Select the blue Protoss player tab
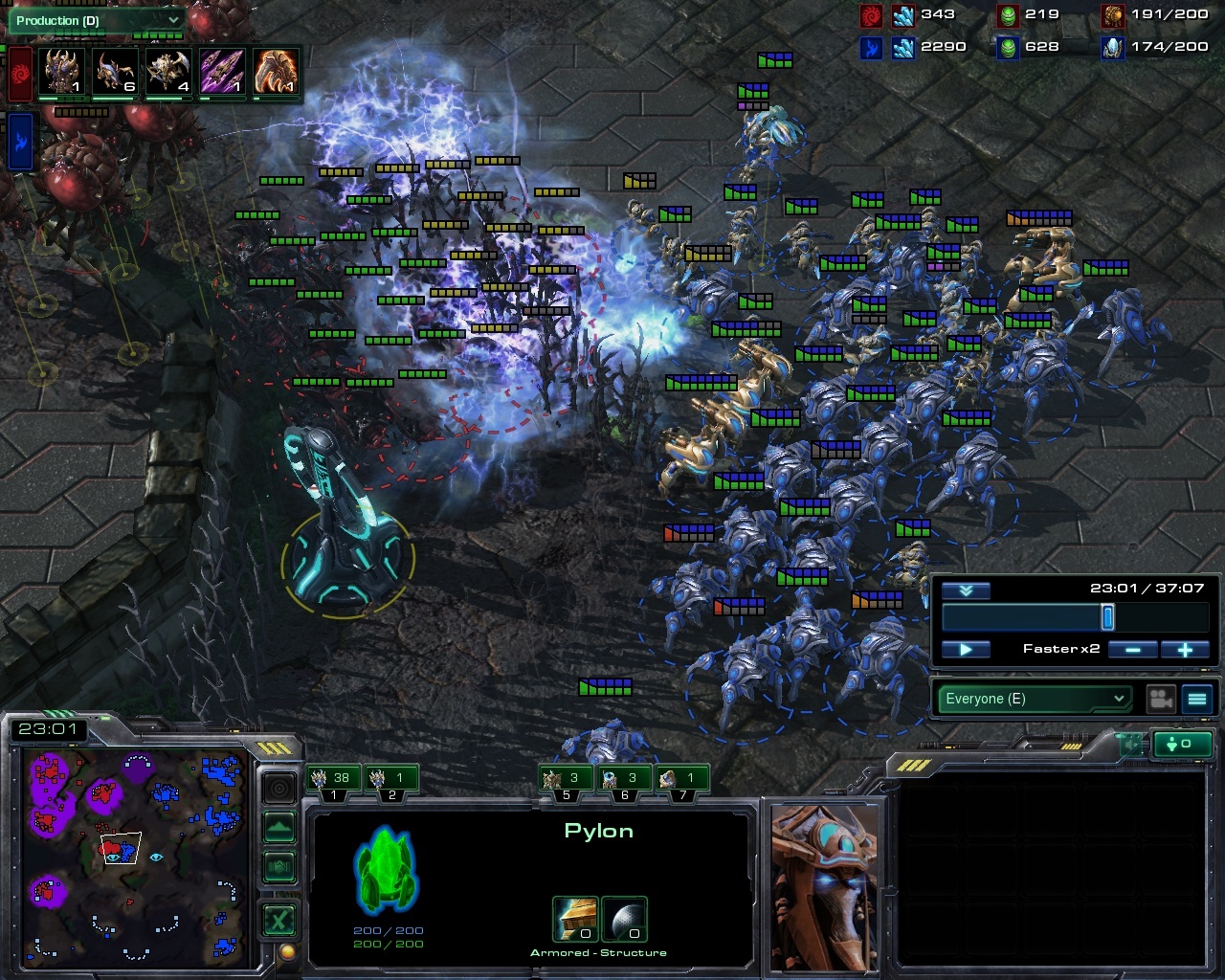This screenshot has height=980, width=1225. 20,141
